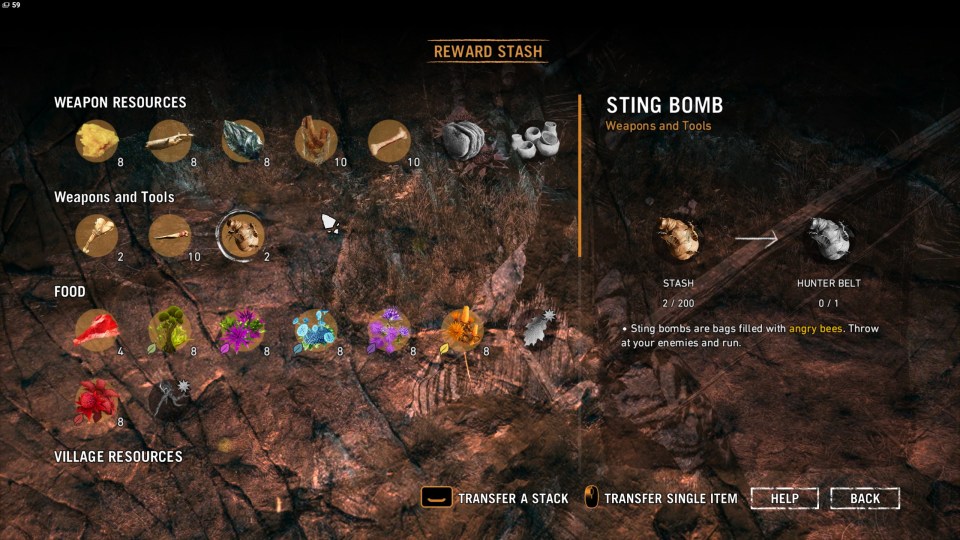Screen dimensions: 960x540
Task: Select the bone resource with 10 count
Action: tap(389, 141)
